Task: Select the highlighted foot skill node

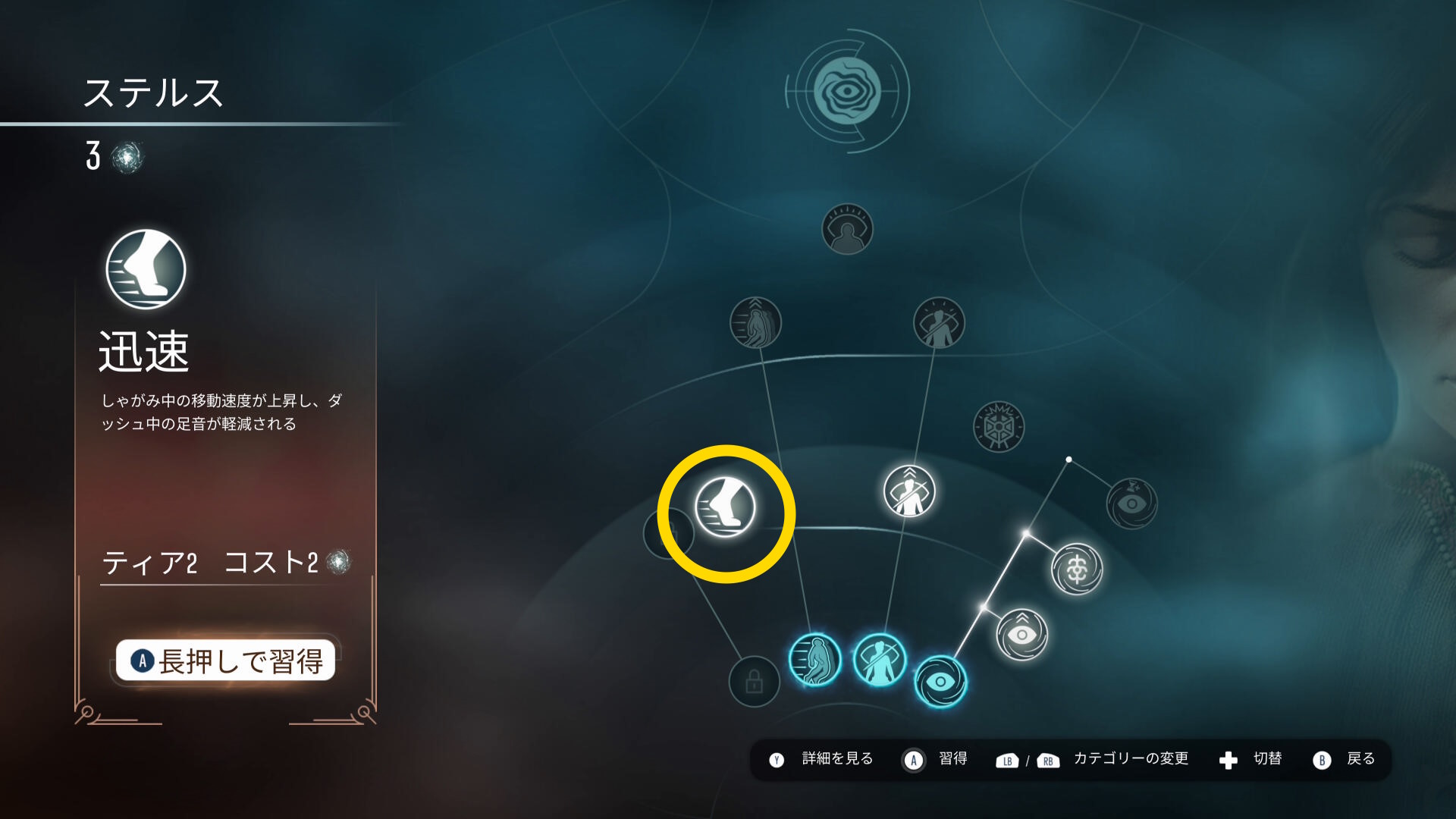Action: point(726,507)
